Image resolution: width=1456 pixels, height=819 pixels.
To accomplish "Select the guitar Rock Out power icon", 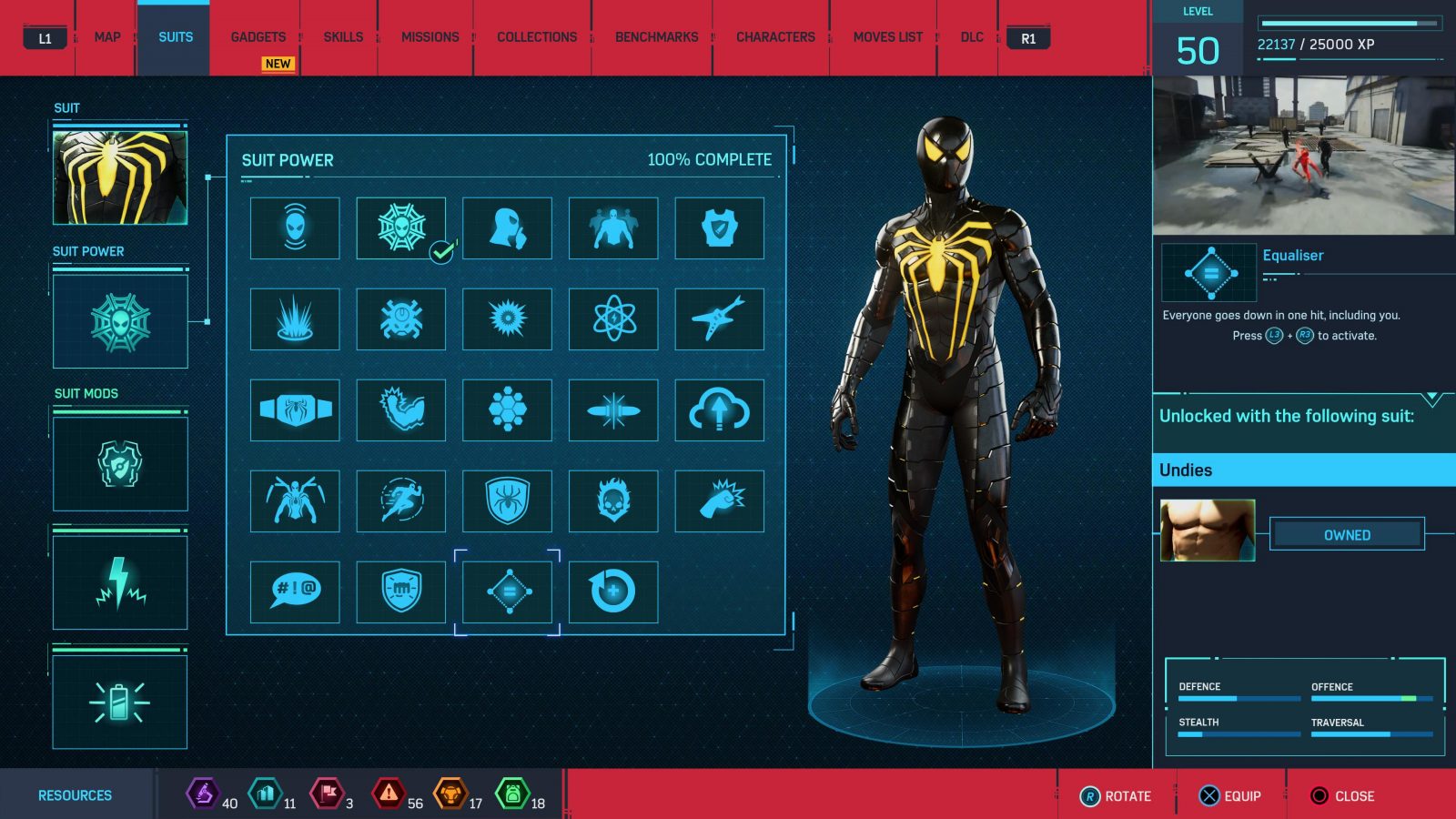I will point(719,320).
